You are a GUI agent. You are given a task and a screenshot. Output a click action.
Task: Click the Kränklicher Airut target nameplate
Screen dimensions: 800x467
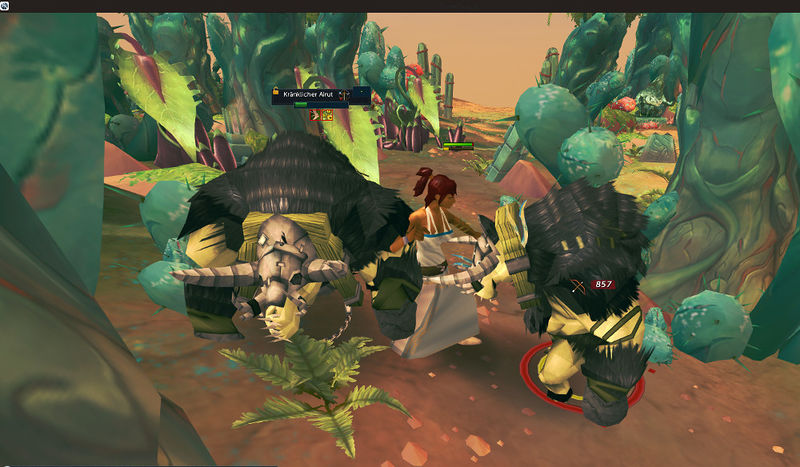(309, 95)
